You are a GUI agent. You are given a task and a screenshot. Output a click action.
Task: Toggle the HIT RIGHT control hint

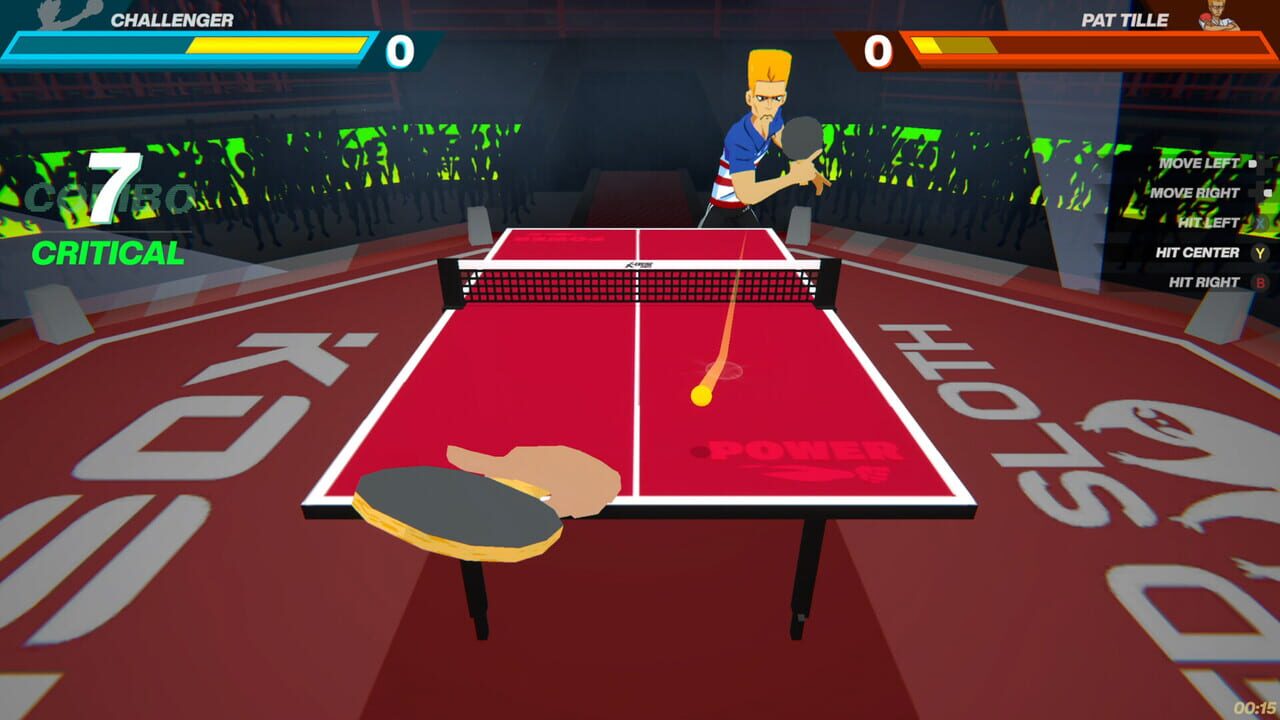tap(1205, 281)
